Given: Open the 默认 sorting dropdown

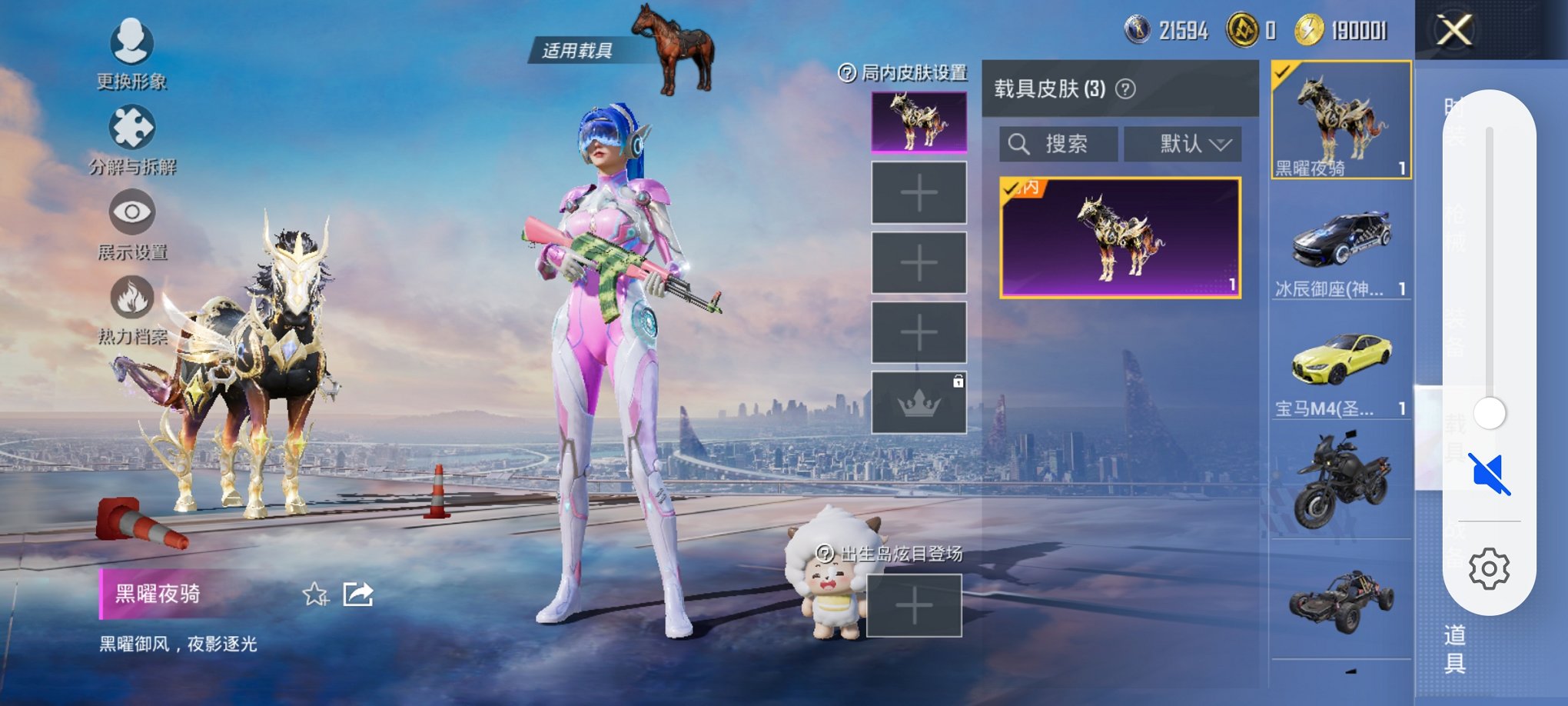Looking at the screenshot, I should point(1183,143).
